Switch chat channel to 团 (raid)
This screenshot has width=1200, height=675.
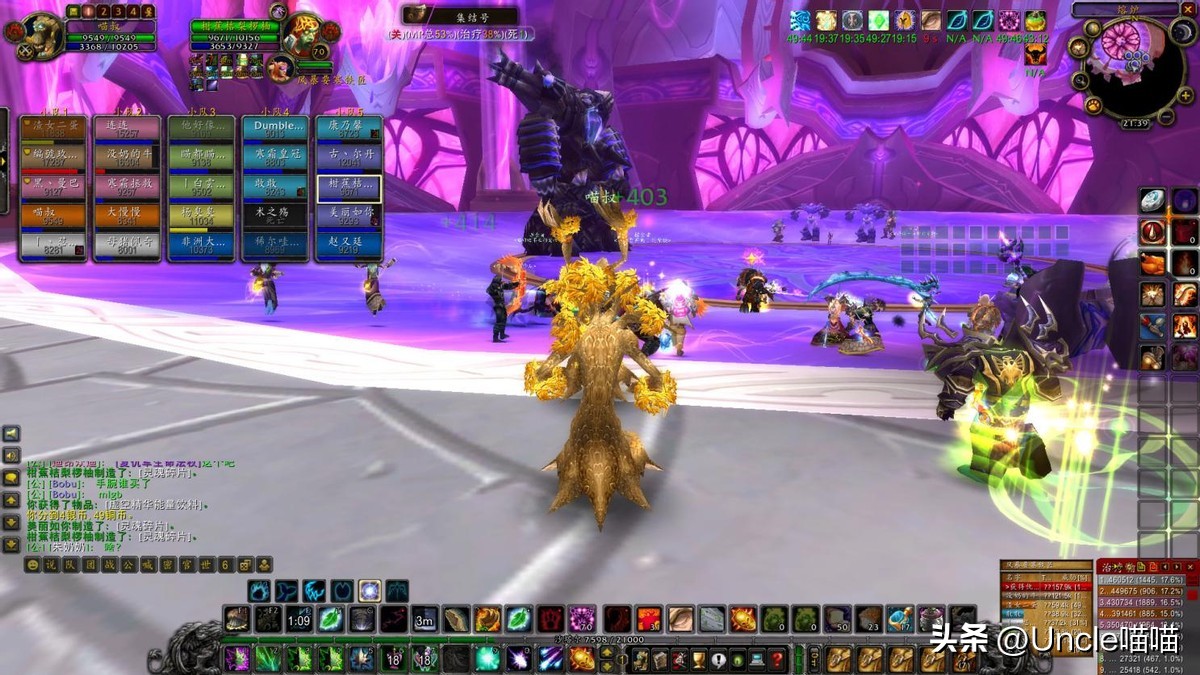tap(92, 565)
